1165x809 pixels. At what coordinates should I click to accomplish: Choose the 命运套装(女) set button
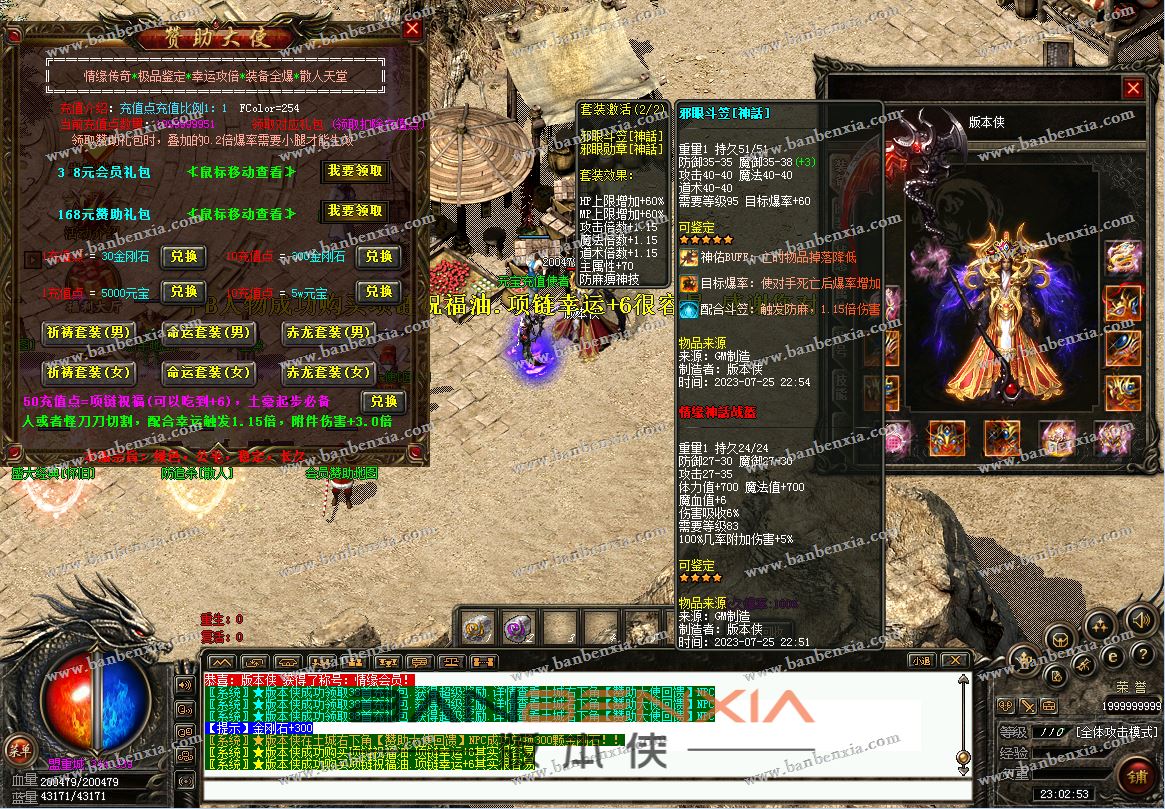tap(208, 372)
